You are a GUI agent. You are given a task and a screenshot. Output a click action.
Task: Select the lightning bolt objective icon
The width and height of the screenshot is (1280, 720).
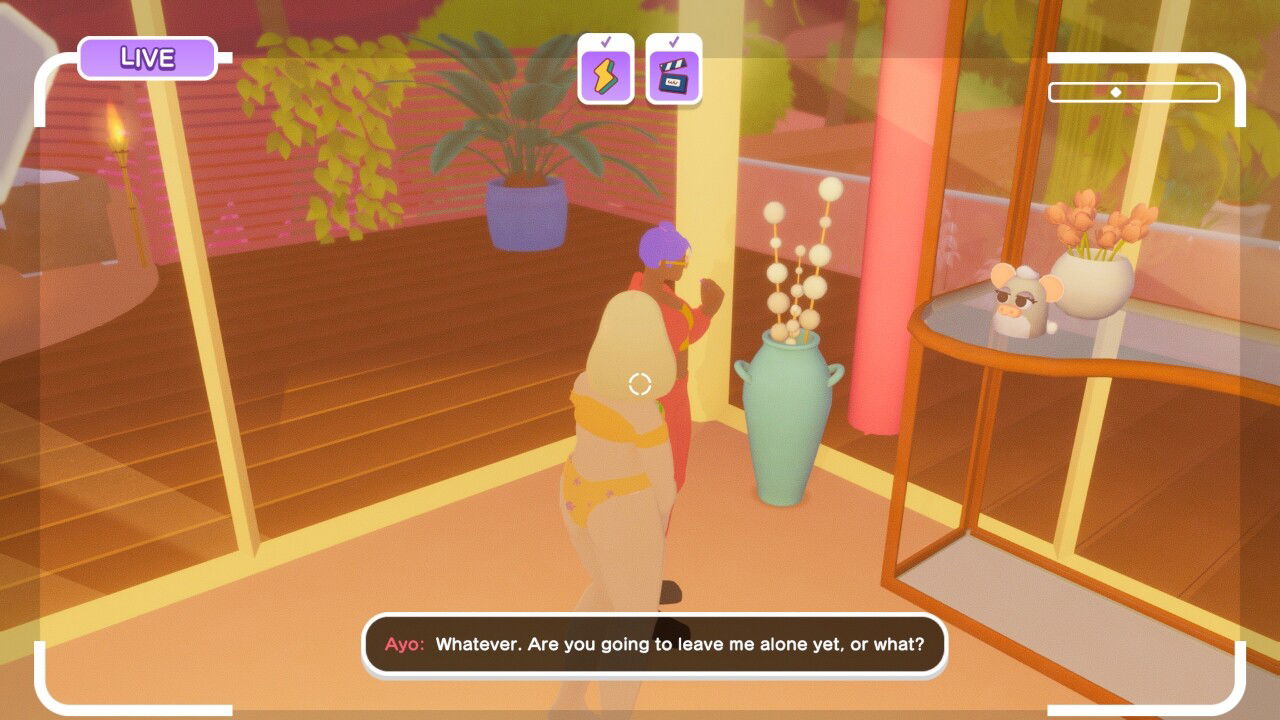(606, 72)
